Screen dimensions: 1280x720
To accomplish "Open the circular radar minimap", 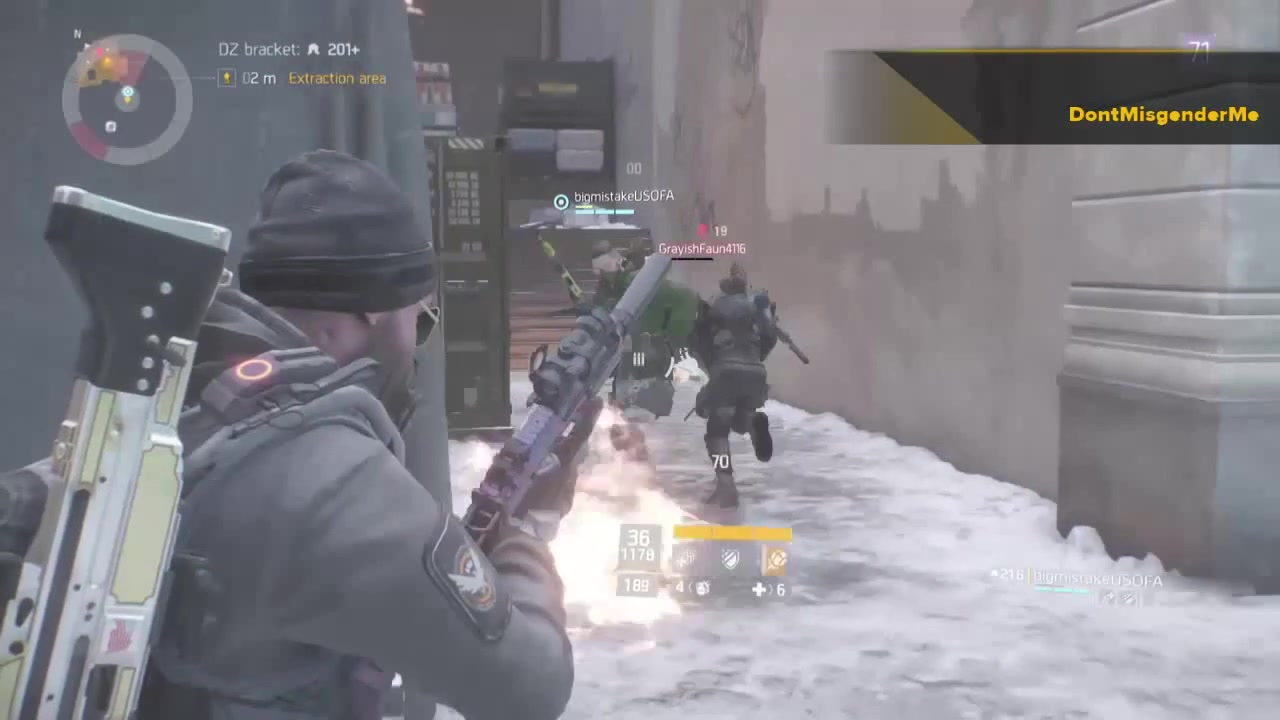I will click(x=127, y=99).
